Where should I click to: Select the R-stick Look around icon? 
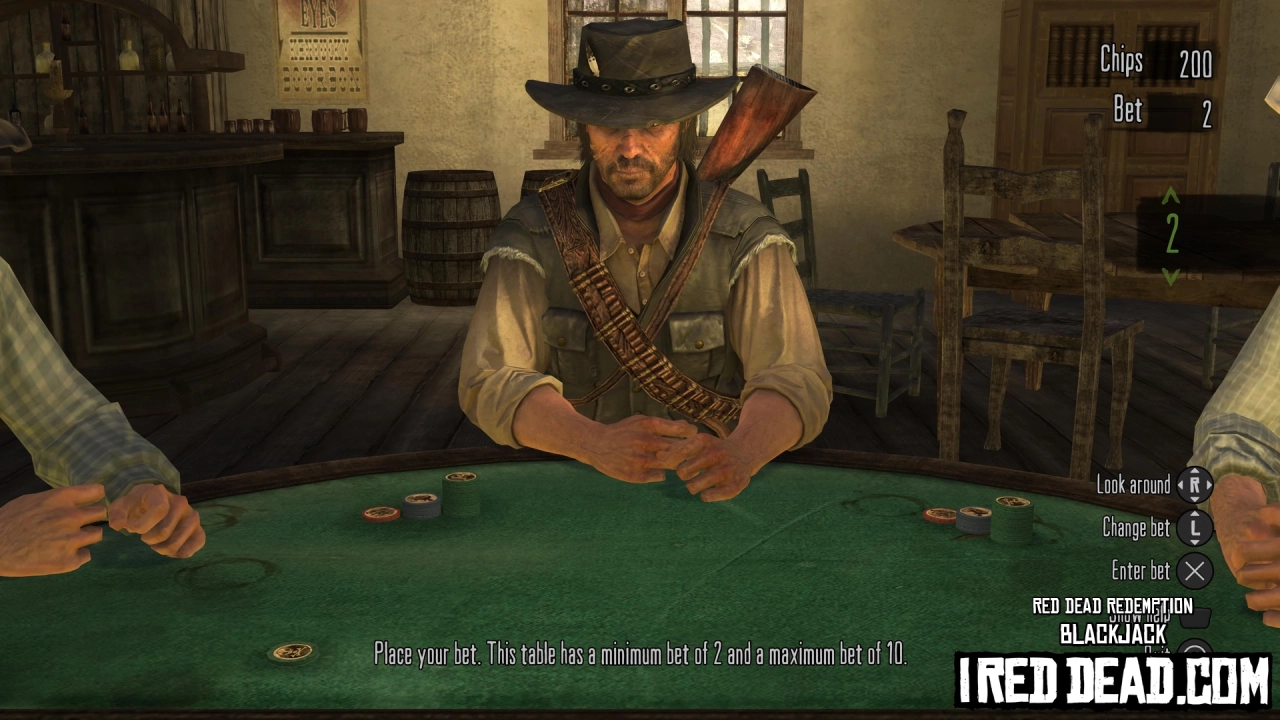click(x=1196, y=486)
